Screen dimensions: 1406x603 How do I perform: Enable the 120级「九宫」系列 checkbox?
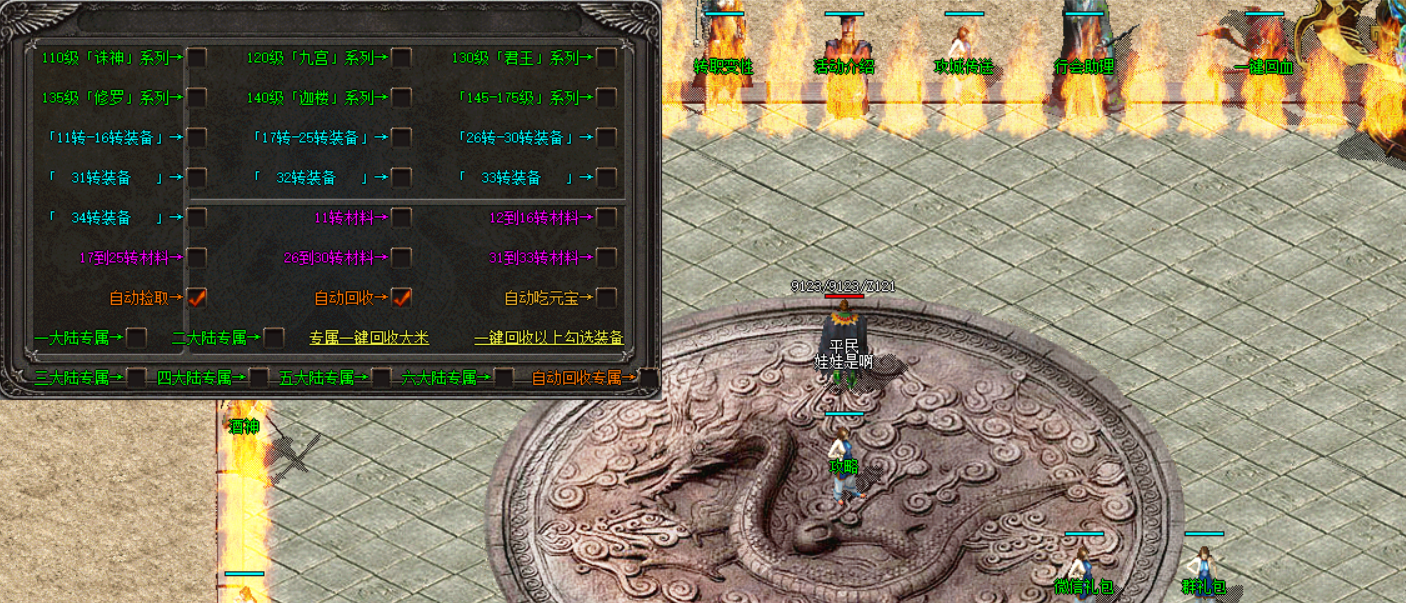[x=401, y=58]
